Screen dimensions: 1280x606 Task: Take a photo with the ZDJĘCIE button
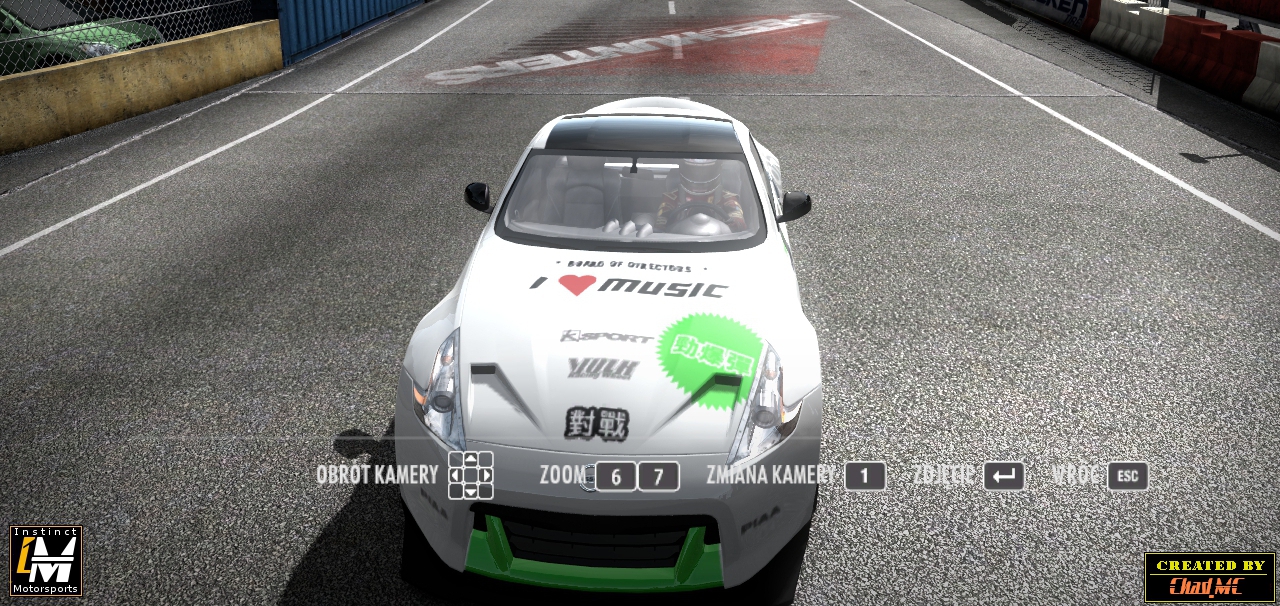coord(1003,476)
